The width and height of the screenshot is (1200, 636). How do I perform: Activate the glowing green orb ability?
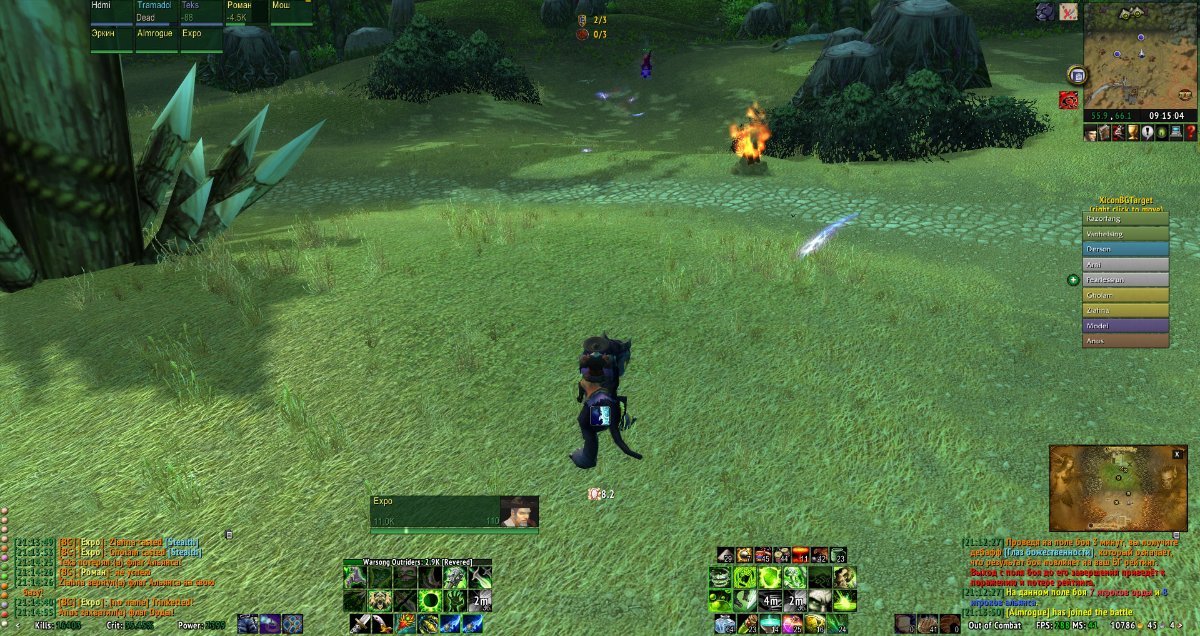click(x=429, y=600)
